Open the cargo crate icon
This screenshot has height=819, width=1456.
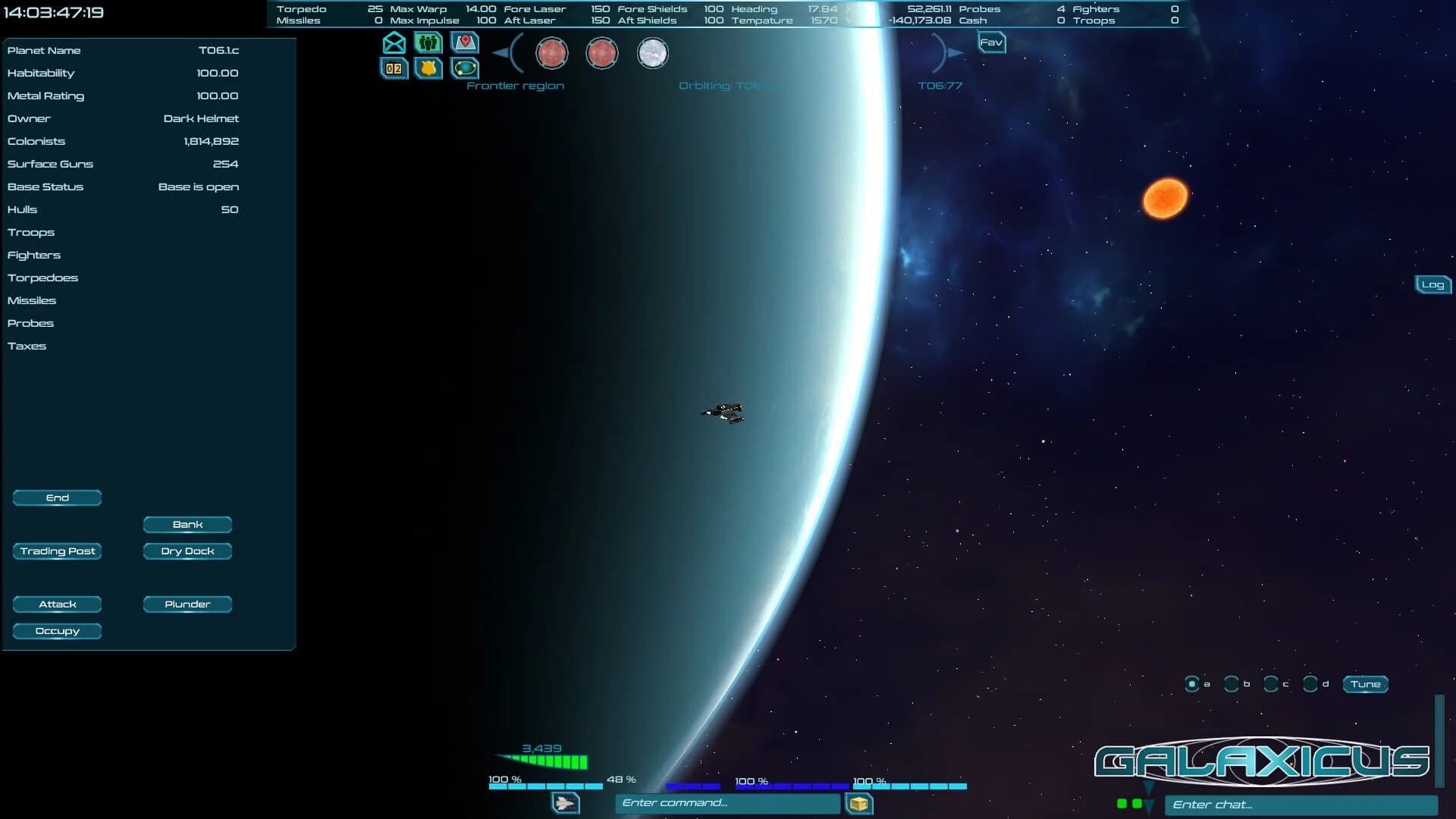point(859,803)
